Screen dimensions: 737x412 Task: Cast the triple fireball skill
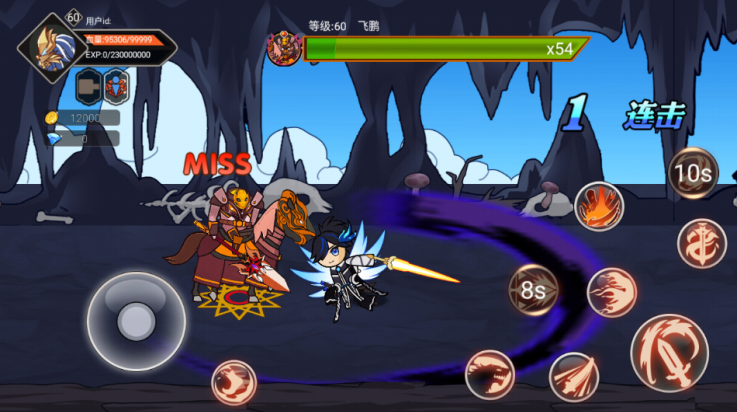(610, 293)
